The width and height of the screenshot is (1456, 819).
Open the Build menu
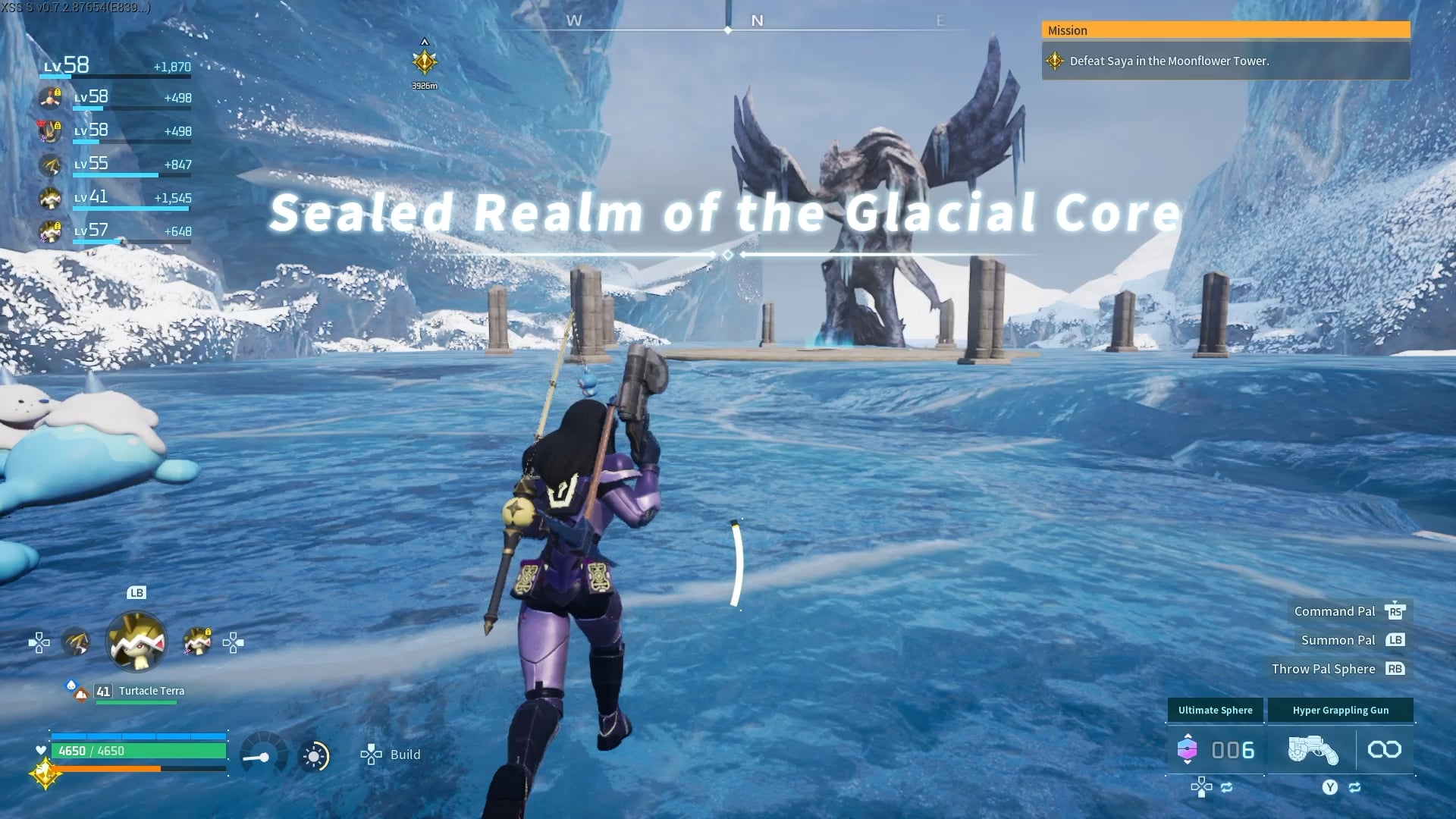pyautogui.click(x=391, y=755)
